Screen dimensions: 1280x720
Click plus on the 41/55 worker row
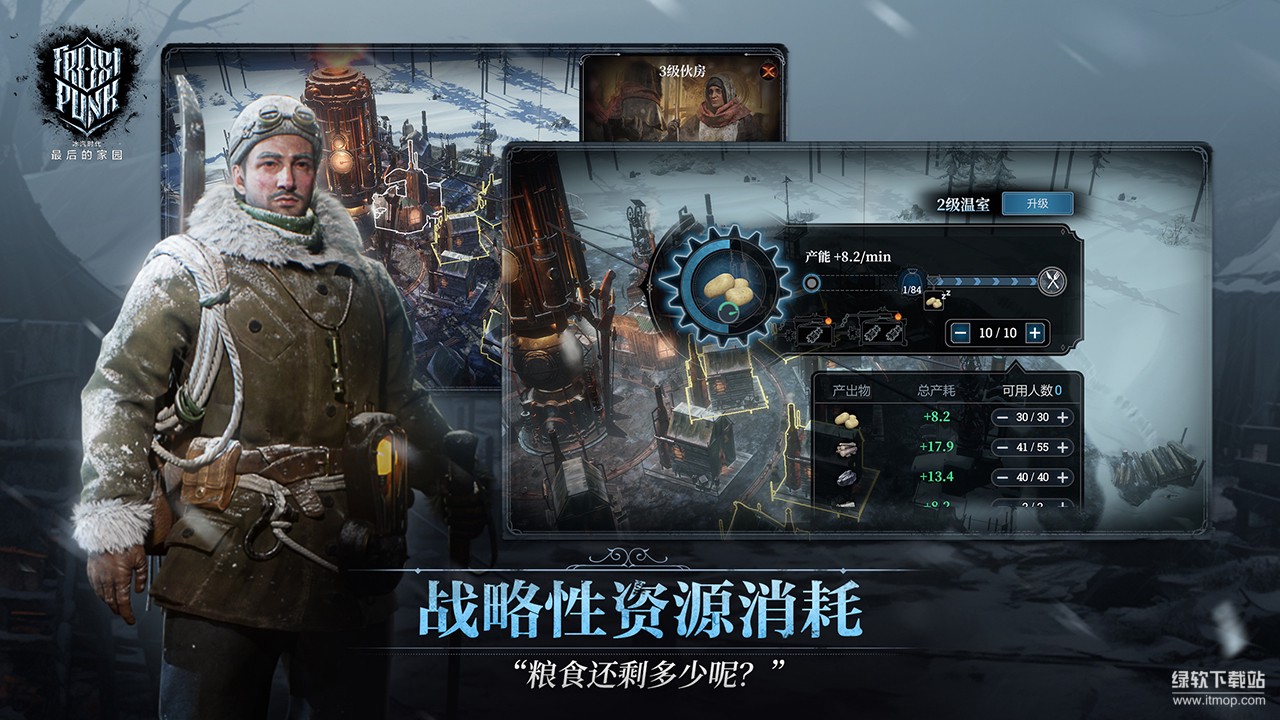1063,447
